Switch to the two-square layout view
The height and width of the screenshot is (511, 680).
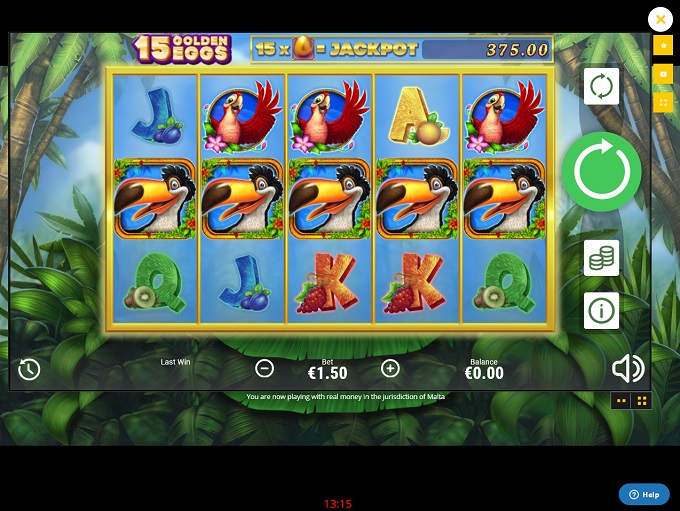tap(621, 401)
